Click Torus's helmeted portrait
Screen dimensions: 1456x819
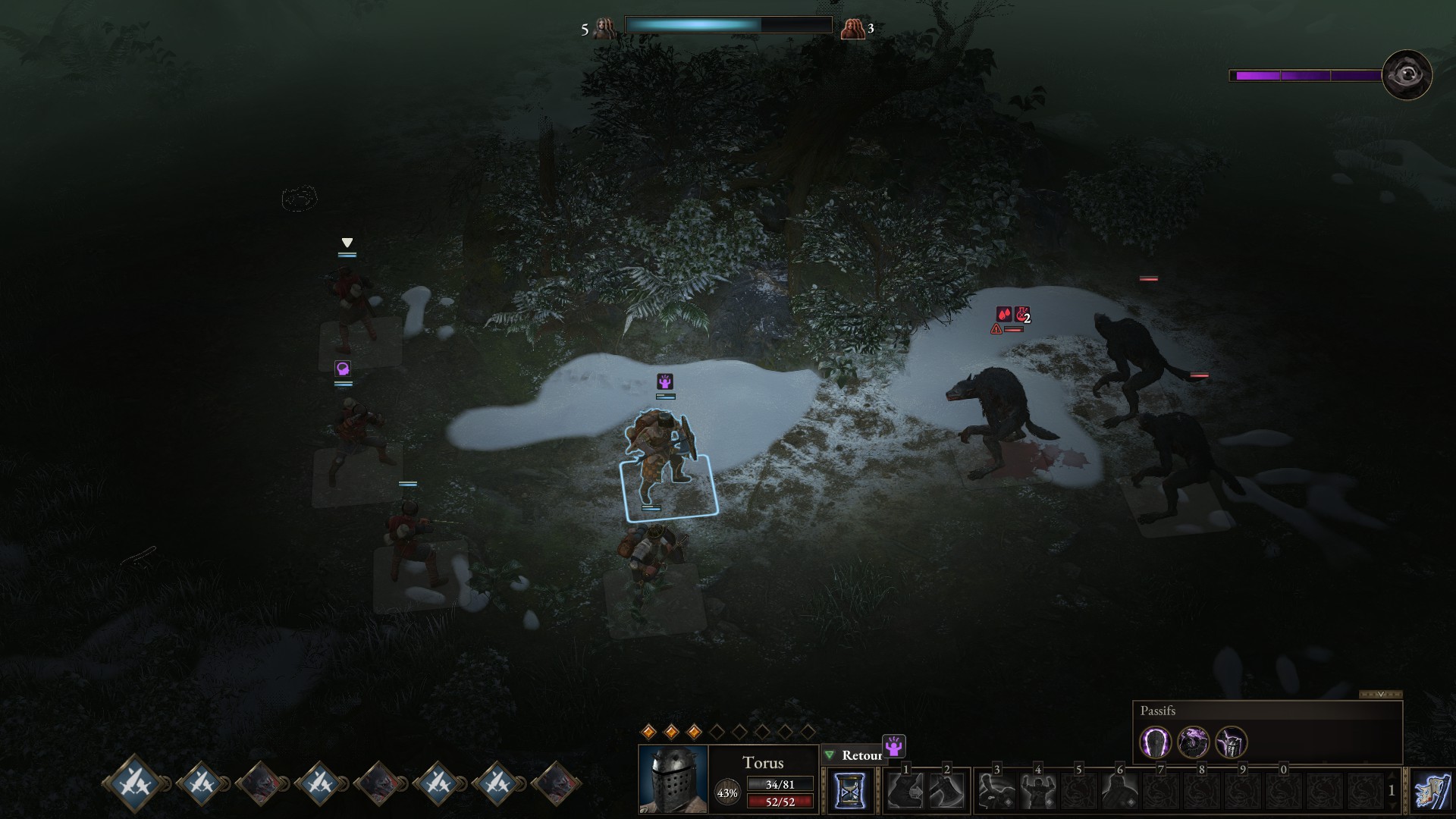(673, 779)
